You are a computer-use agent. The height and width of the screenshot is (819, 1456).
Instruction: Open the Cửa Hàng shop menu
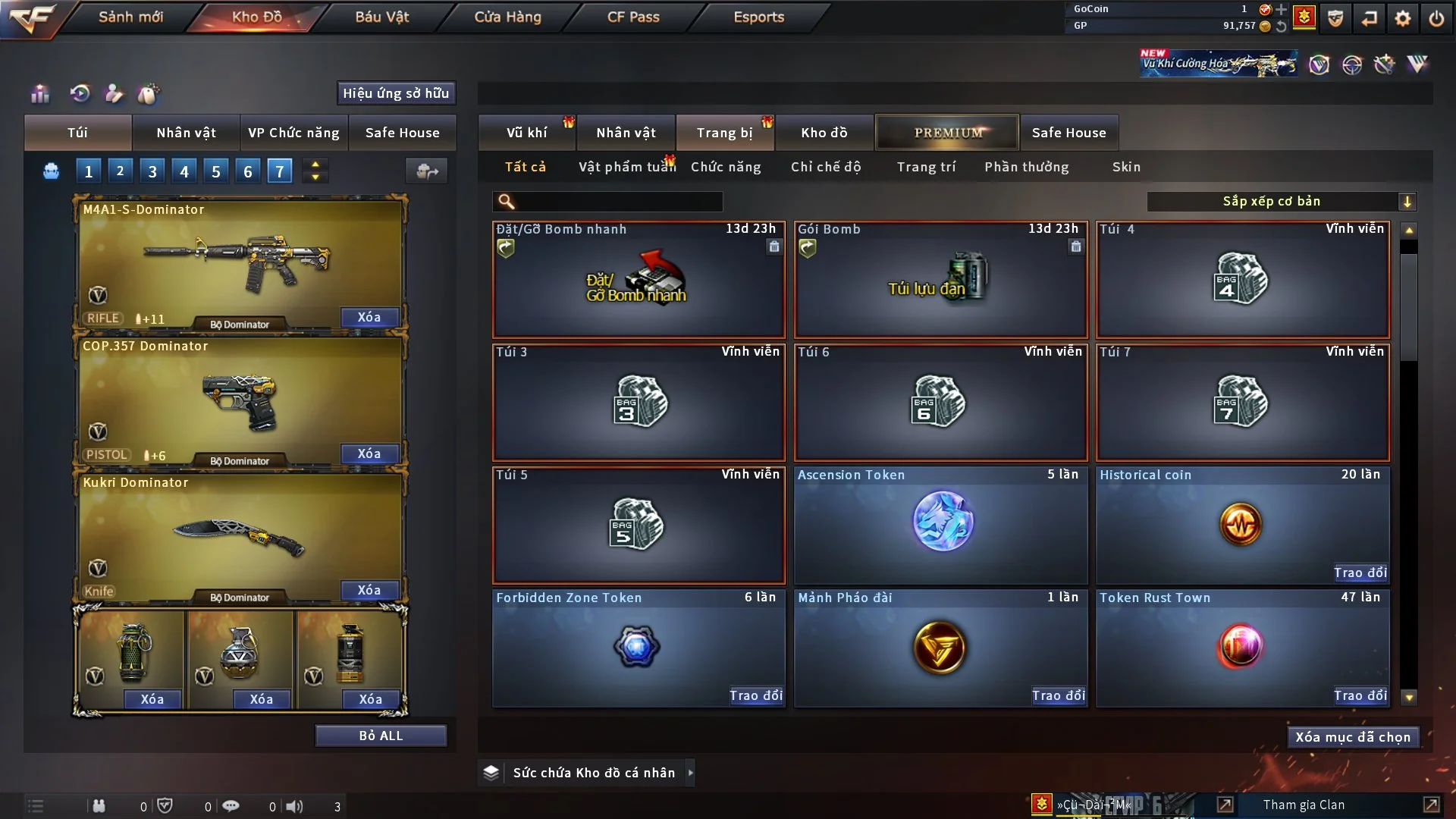507,17
